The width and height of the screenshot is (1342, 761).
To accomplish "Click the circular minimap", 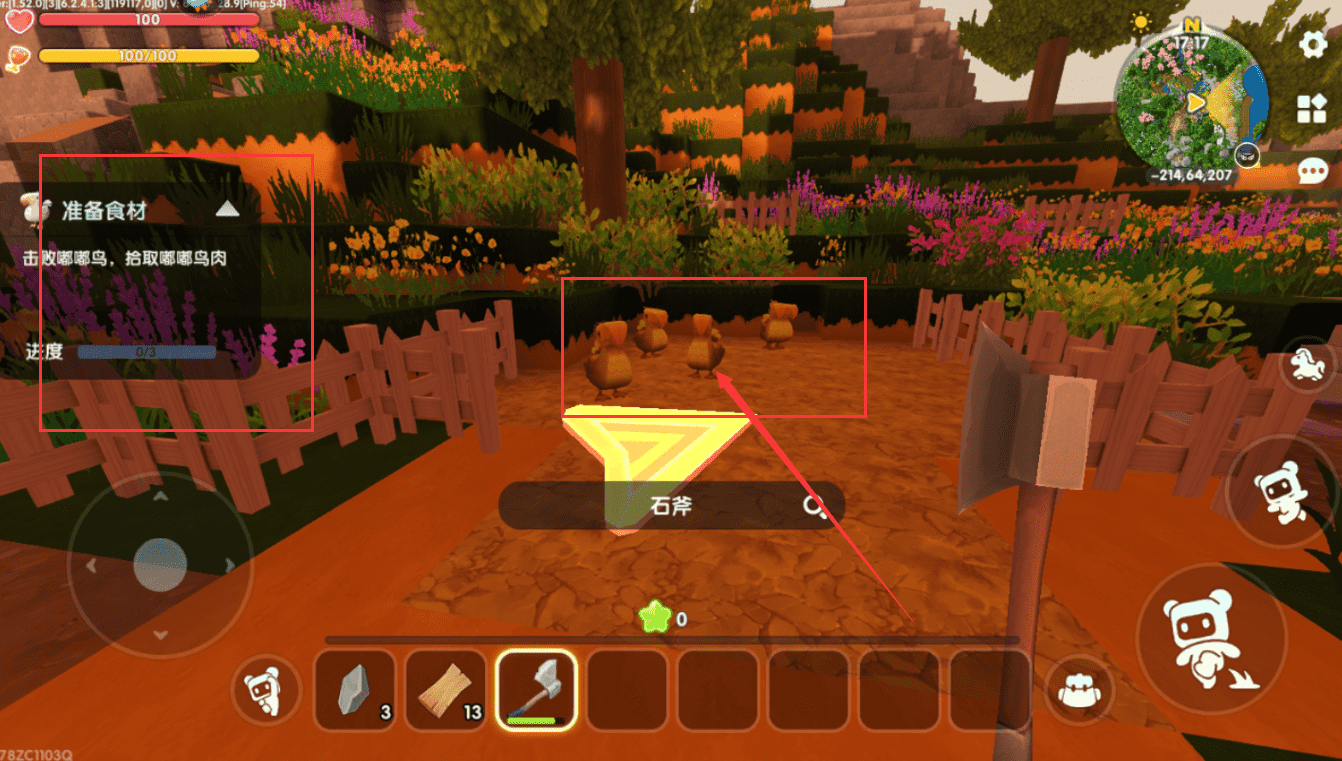I will [x=1192, y=102].
